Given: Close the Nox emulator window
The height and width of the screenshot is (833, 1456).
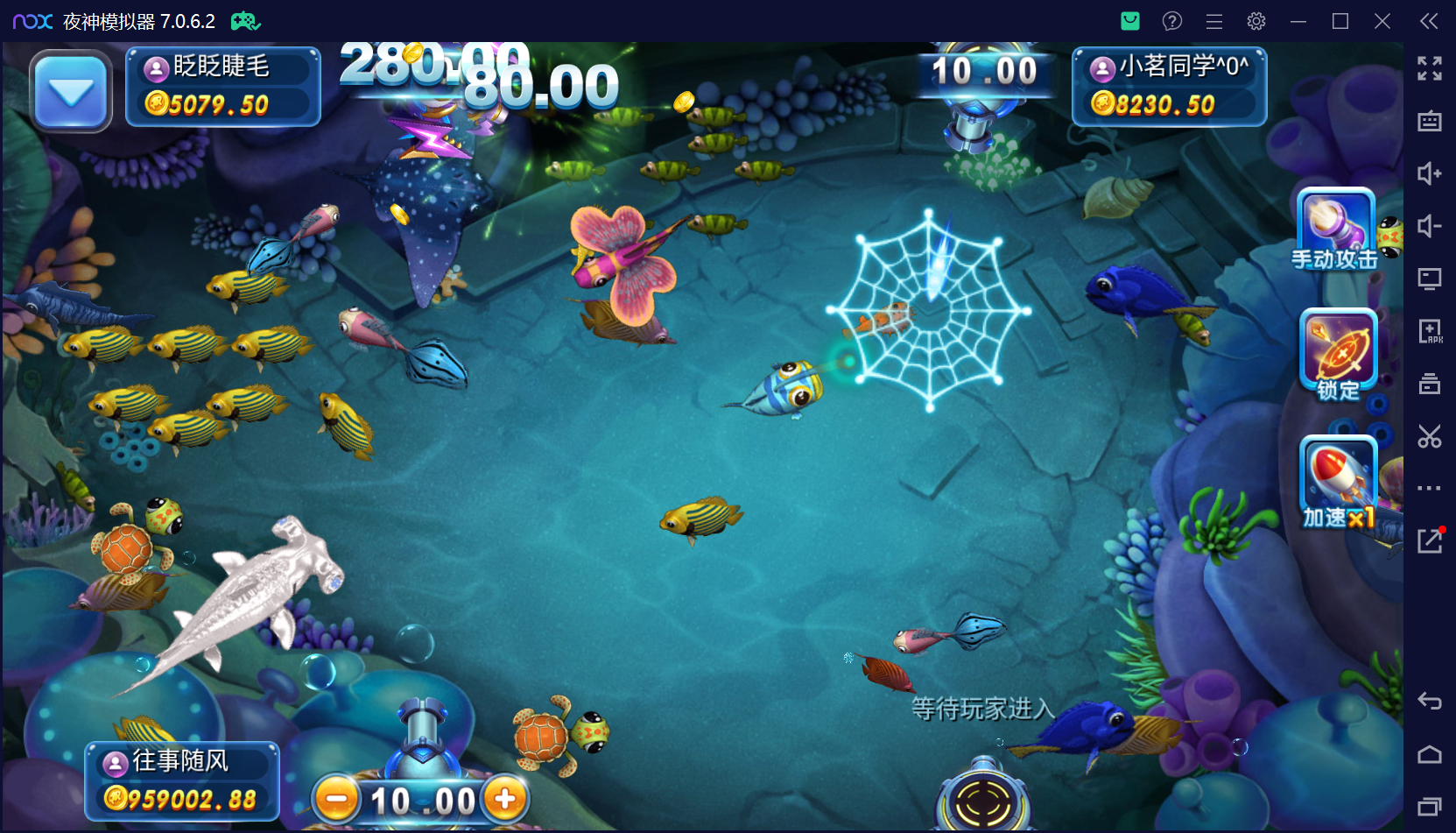Looking at the screenshot, I should tap(1382, 21).
